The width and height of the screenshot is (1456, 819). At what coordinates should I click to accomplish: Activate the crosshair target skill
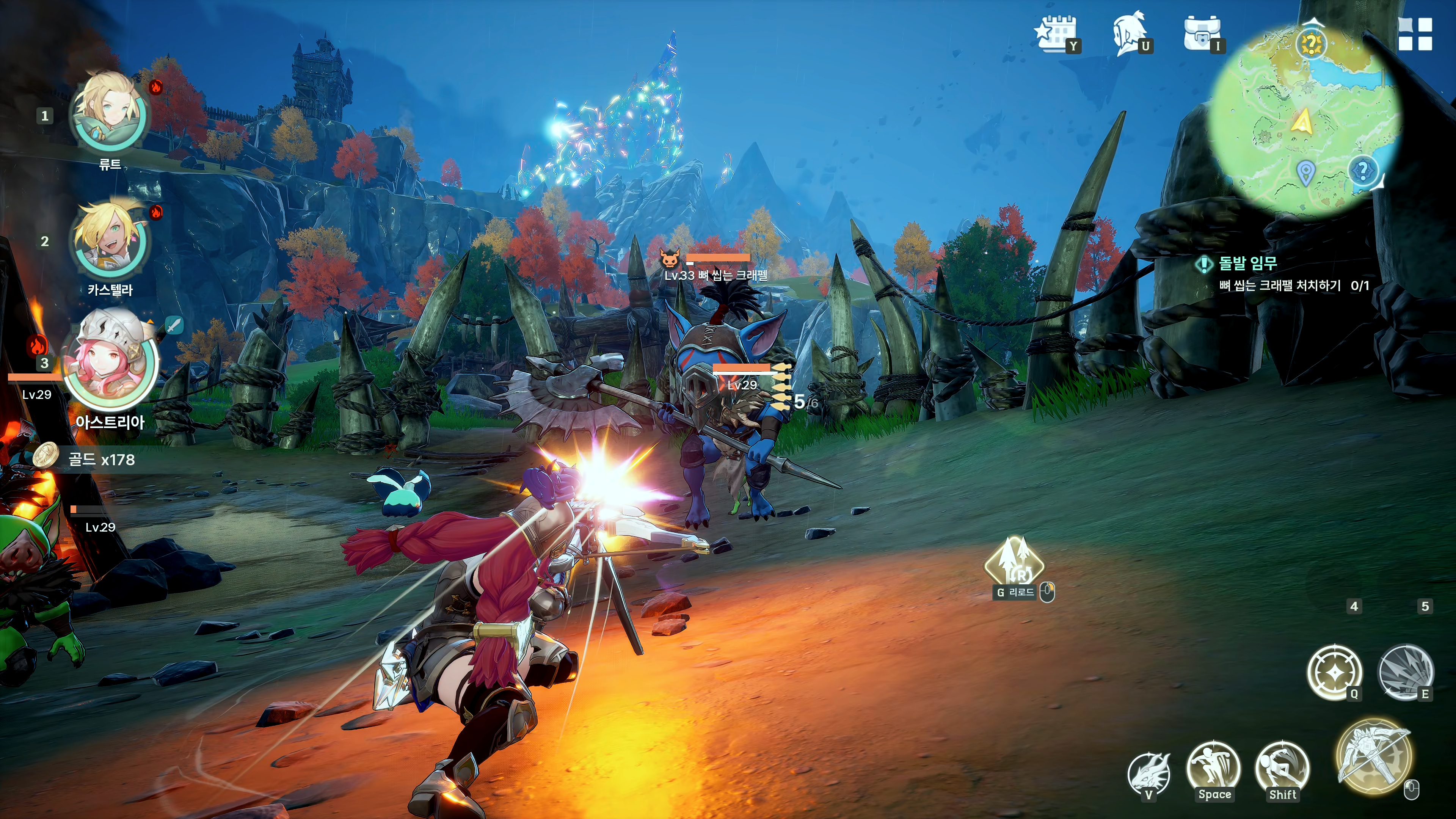tap(1334, 672)
